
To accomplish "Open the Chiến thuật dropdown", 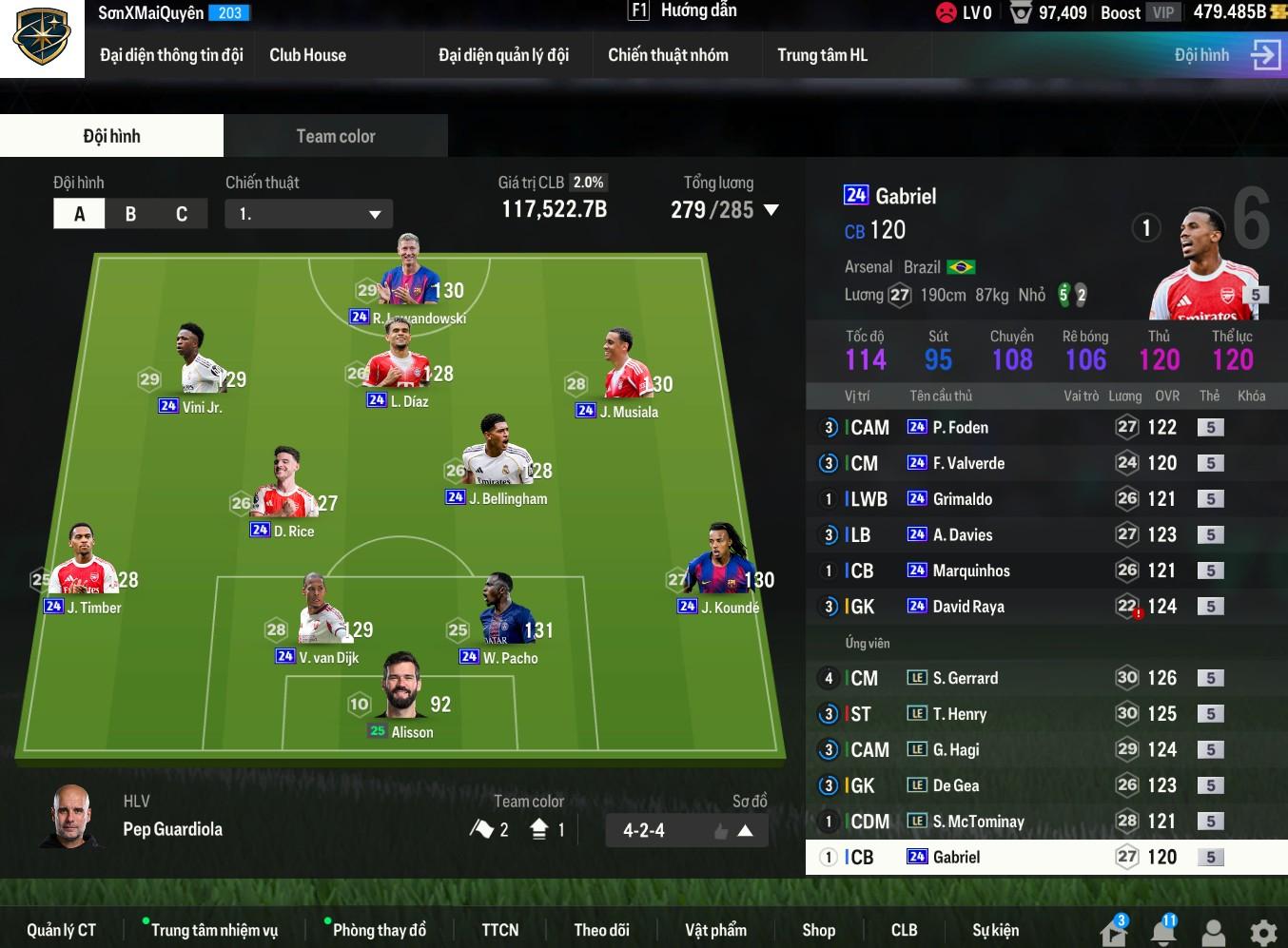I will [308, 214].
